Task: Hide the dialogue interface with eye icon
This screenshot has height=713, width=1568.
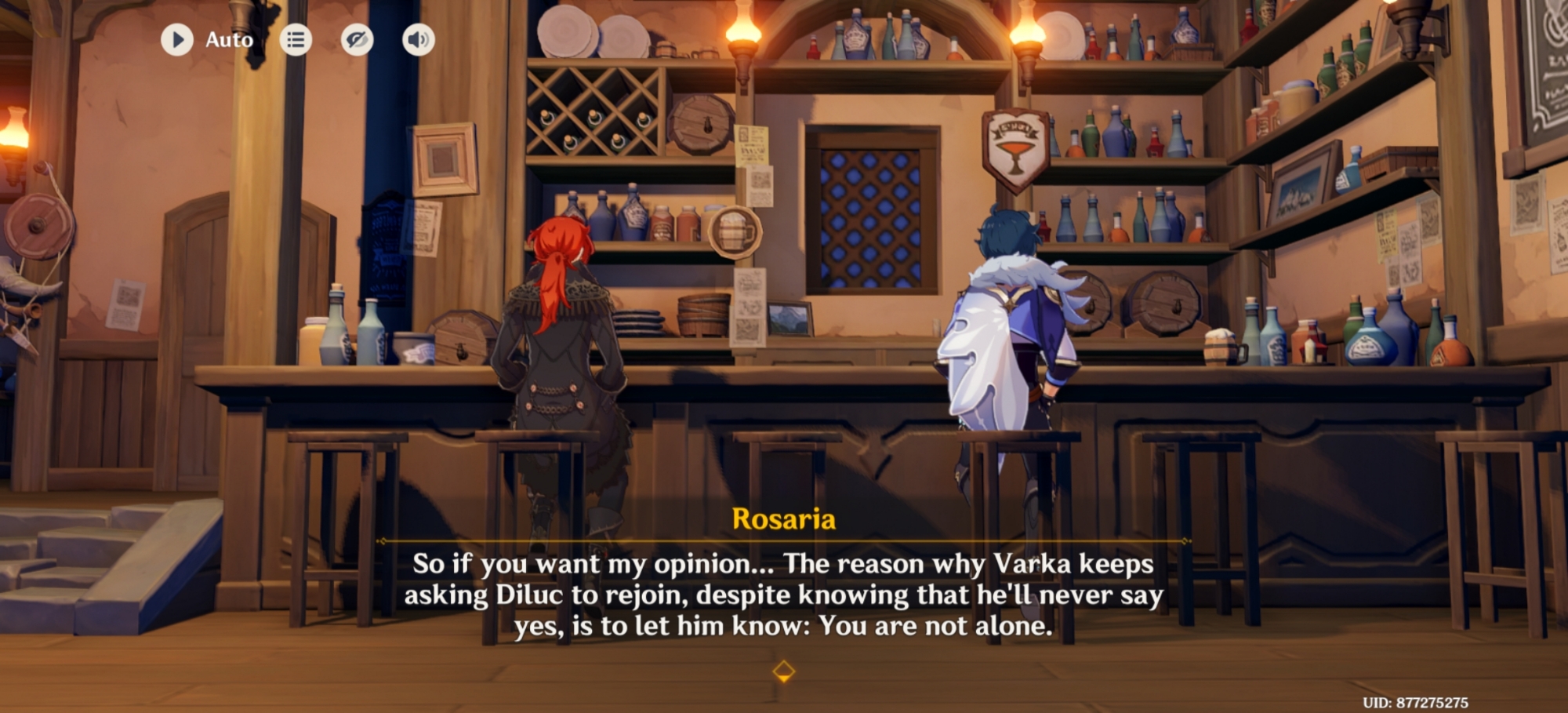Action: [357, 39]
